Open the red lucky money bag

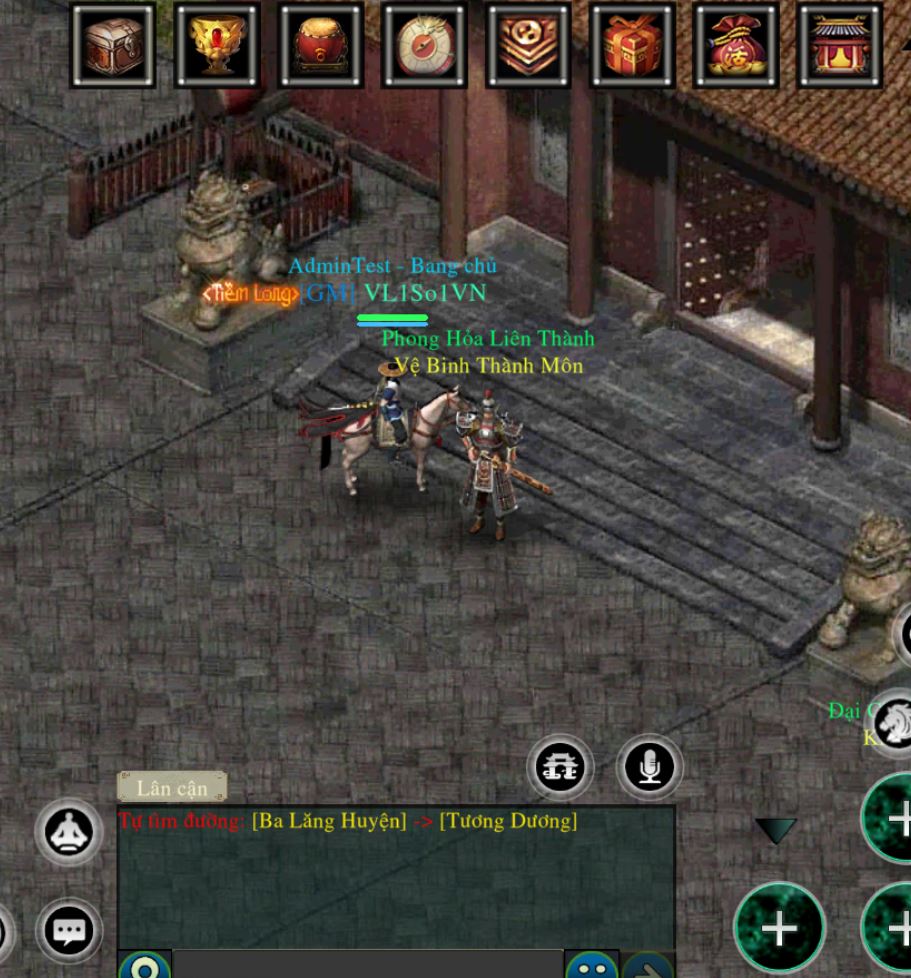point(736,45)
